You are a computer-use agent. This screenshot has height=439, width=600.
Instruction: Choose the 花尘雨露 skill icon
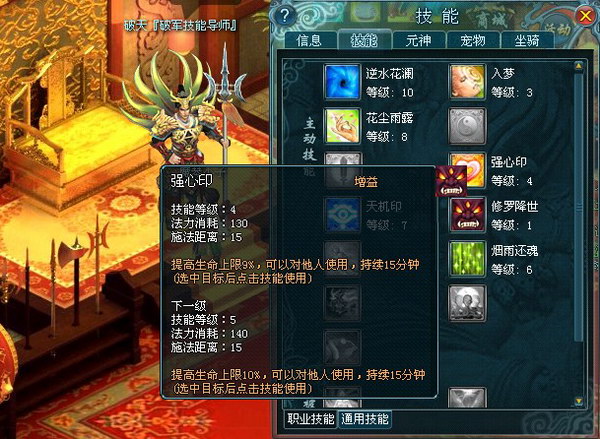pyautogui.click(x=342, y=126)
